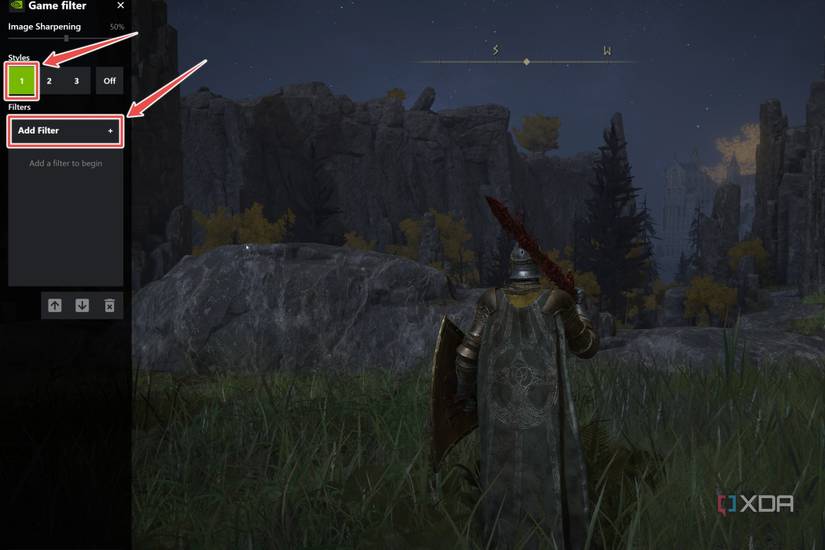
Task: Open the Add Filter dropdown
Action: click(65, 131)
